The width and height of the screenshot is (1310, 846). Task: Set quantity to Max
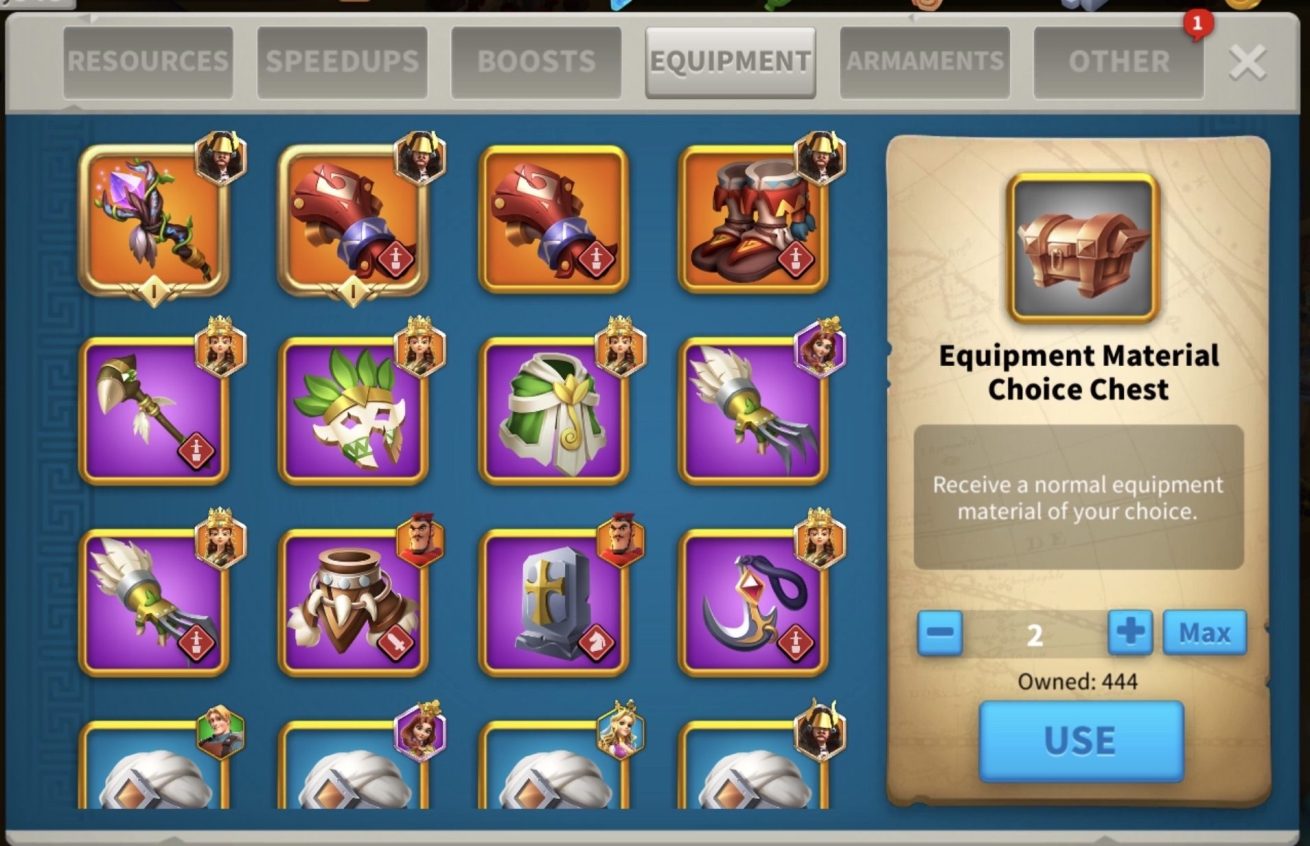(x=1204, y=632)
